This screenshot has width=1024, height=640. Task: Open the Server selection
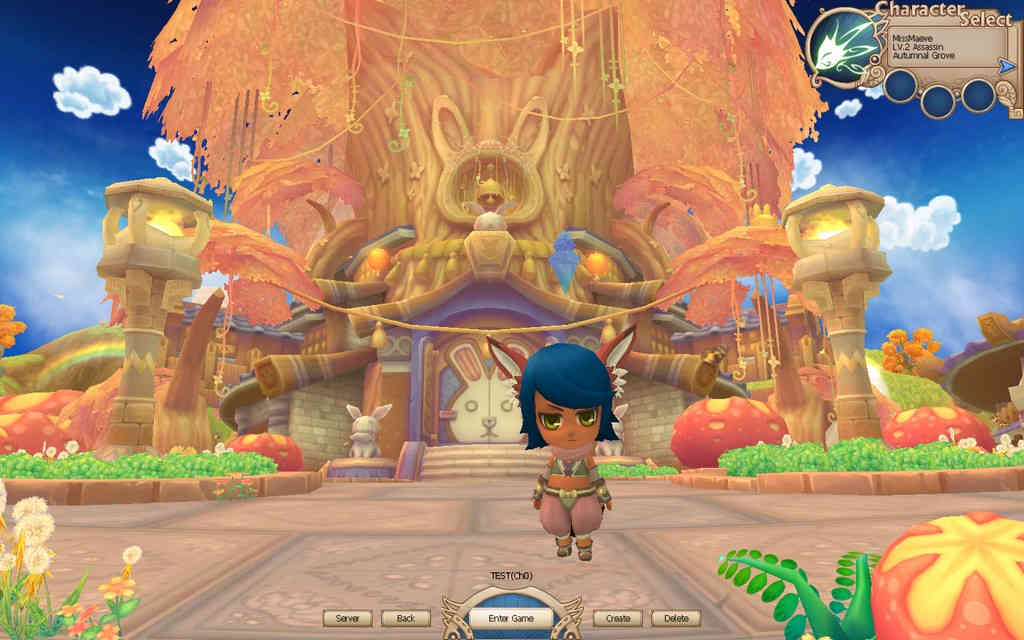(x=347, y=618)
